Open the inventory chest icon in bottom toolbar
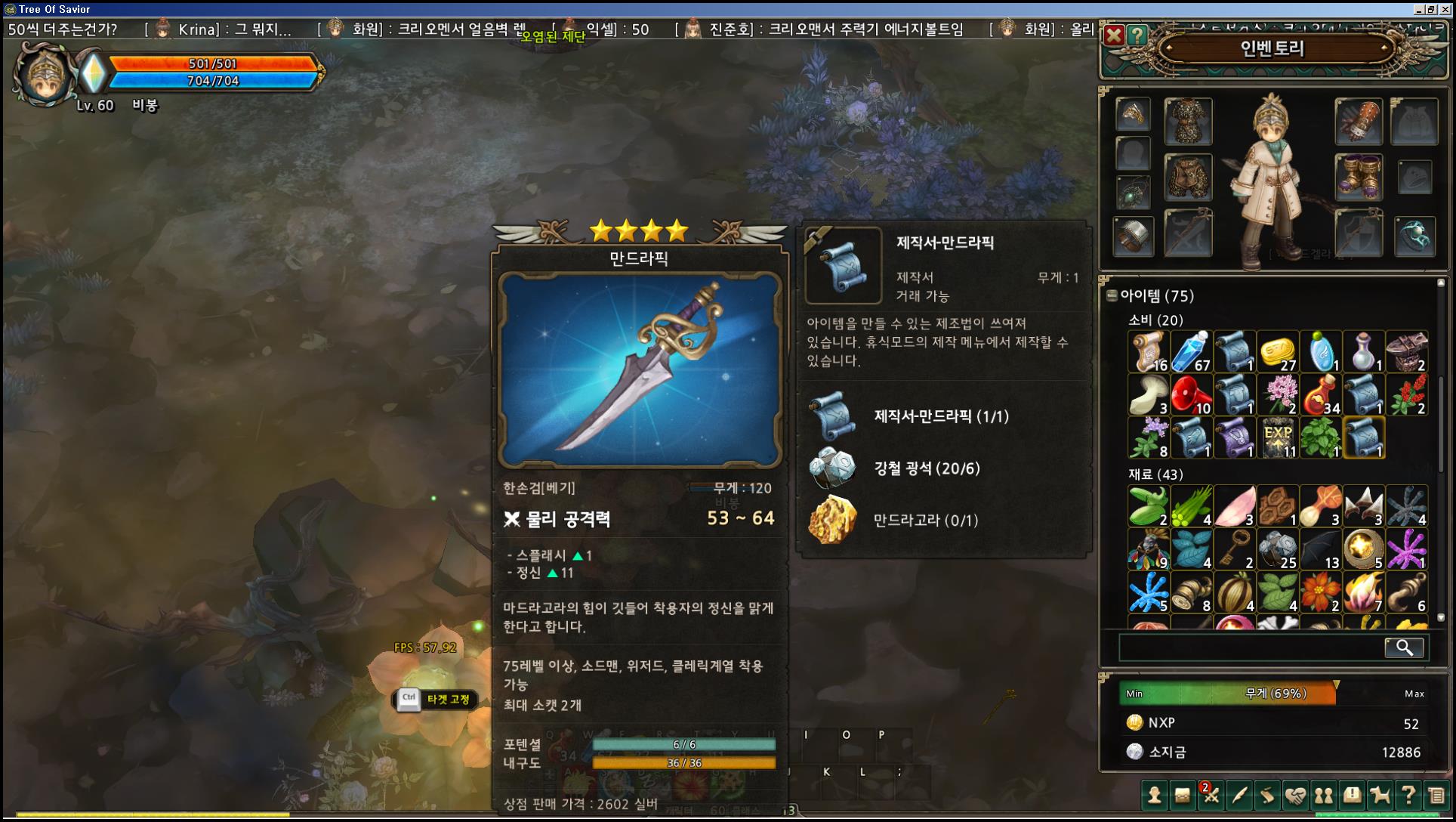Image resolution: width=1456 pixels, height=822 pixels. [x=1181, y=796]
